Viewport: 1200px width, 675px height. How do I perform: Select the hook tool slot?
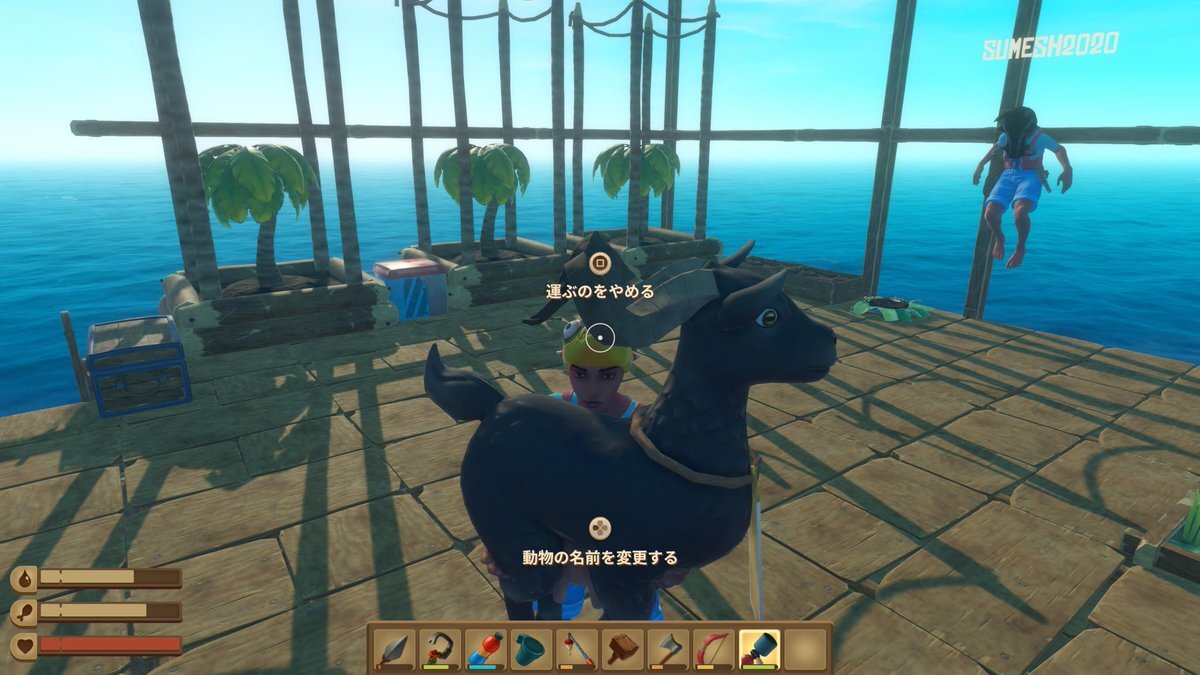coord(440,649)
